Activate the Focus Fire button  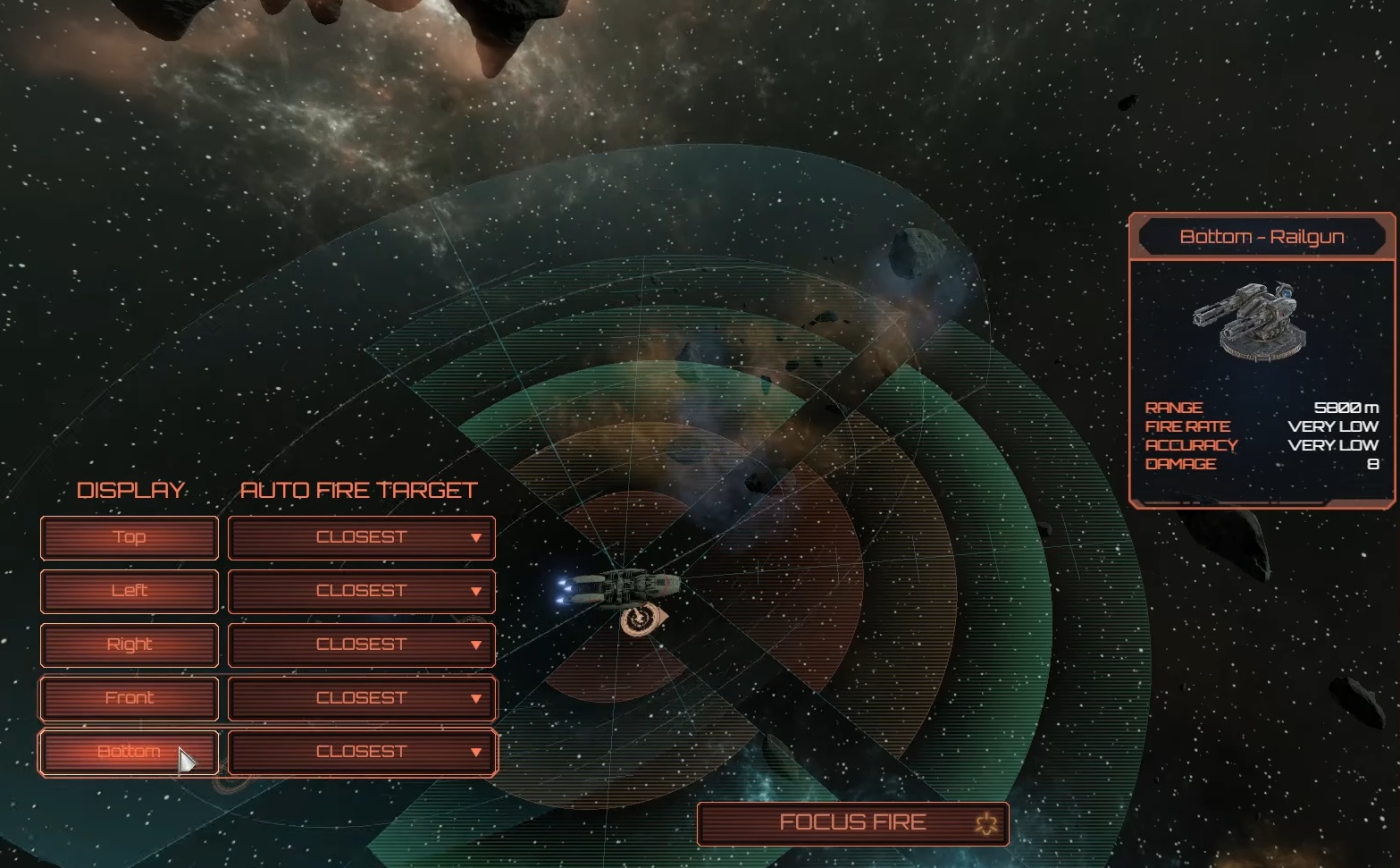pos(852,823)
